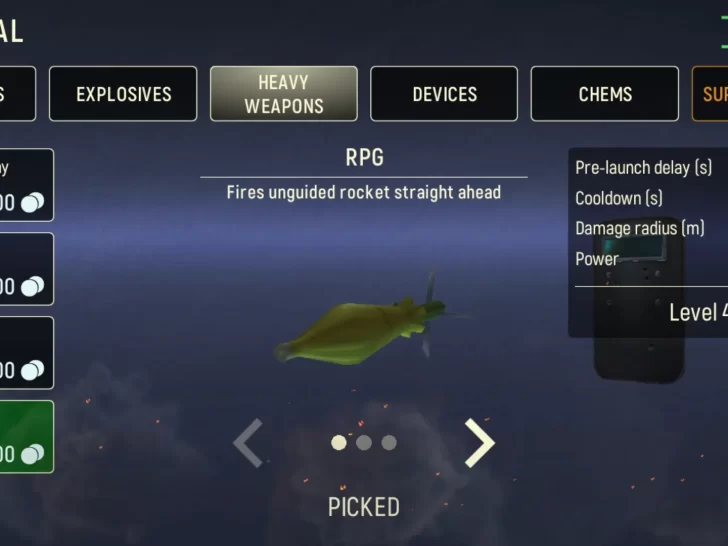
Task: Select the green highlighted price tile
Action: [x=26, y=437]
